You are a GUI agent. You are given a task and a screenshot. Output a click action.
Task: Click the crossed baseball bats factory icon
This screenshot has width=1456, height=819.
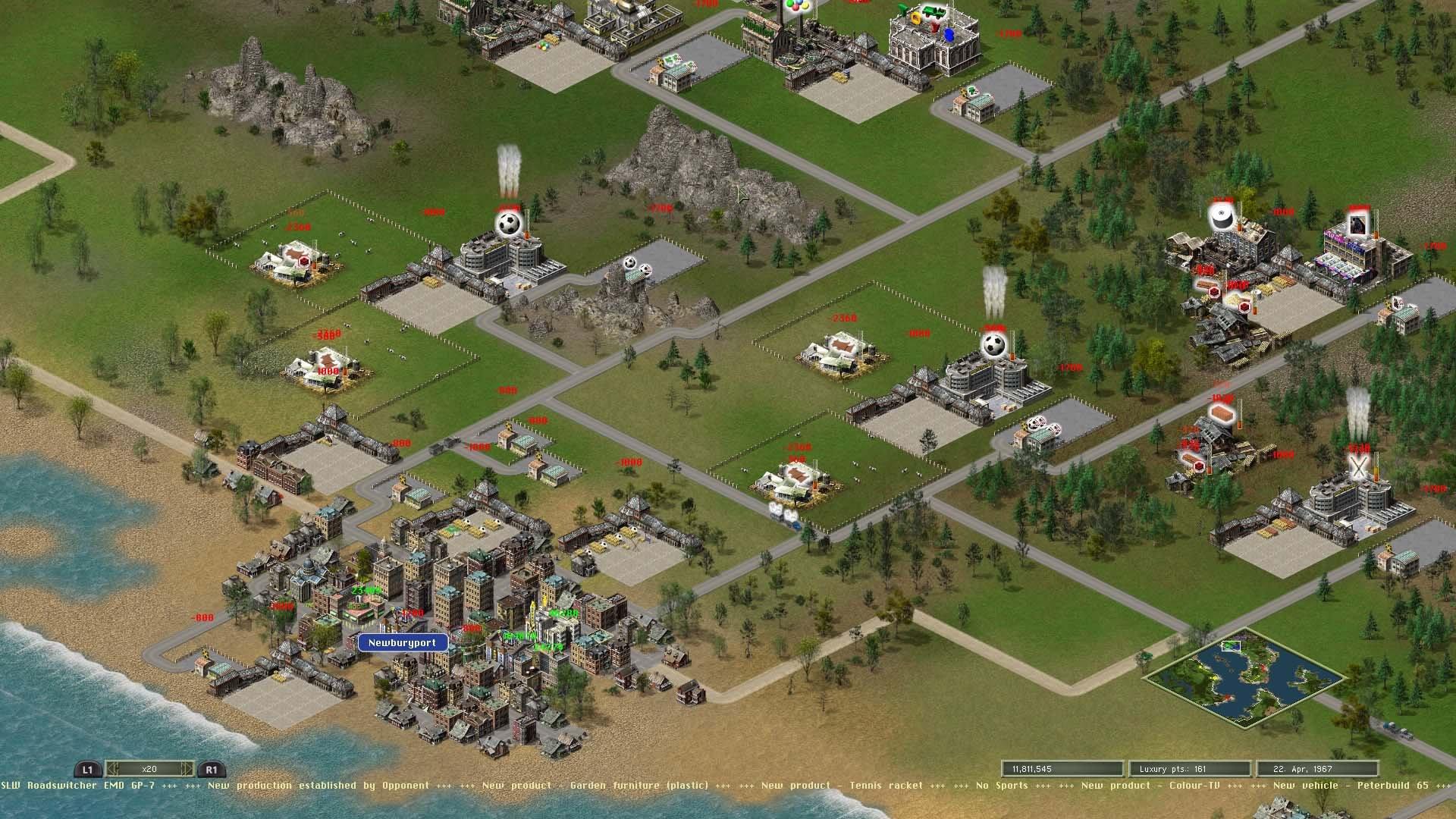pyautogui.click(x=1358, y=467)
